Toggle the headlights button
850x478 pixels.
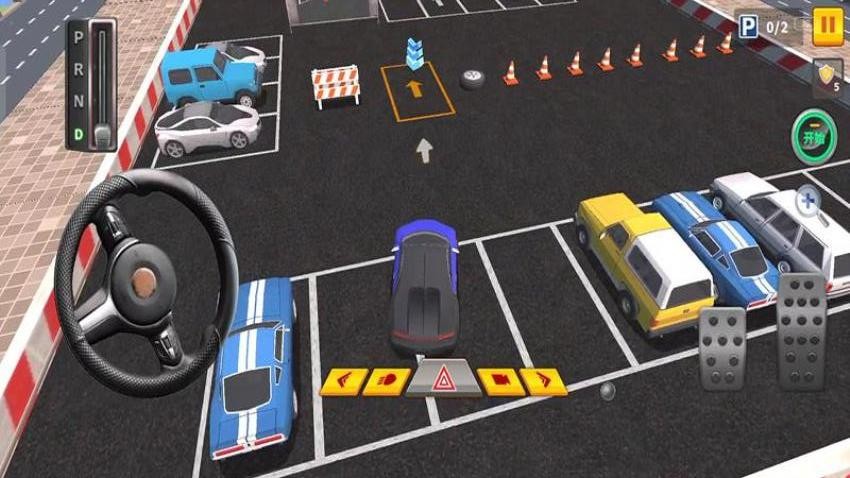click(x=387, y=381)
